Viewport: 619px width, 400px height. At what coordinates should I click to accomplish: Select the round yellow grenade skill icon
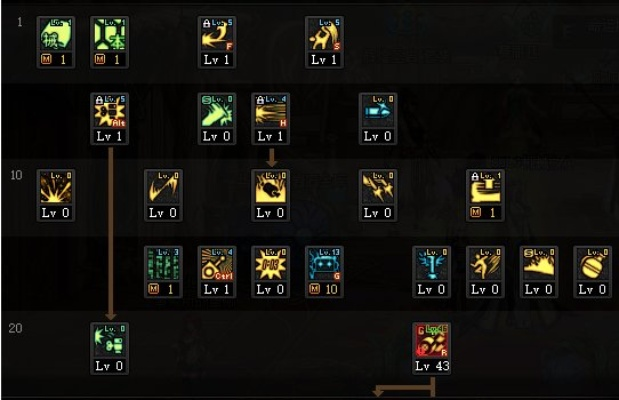click(x=593, y=264)
